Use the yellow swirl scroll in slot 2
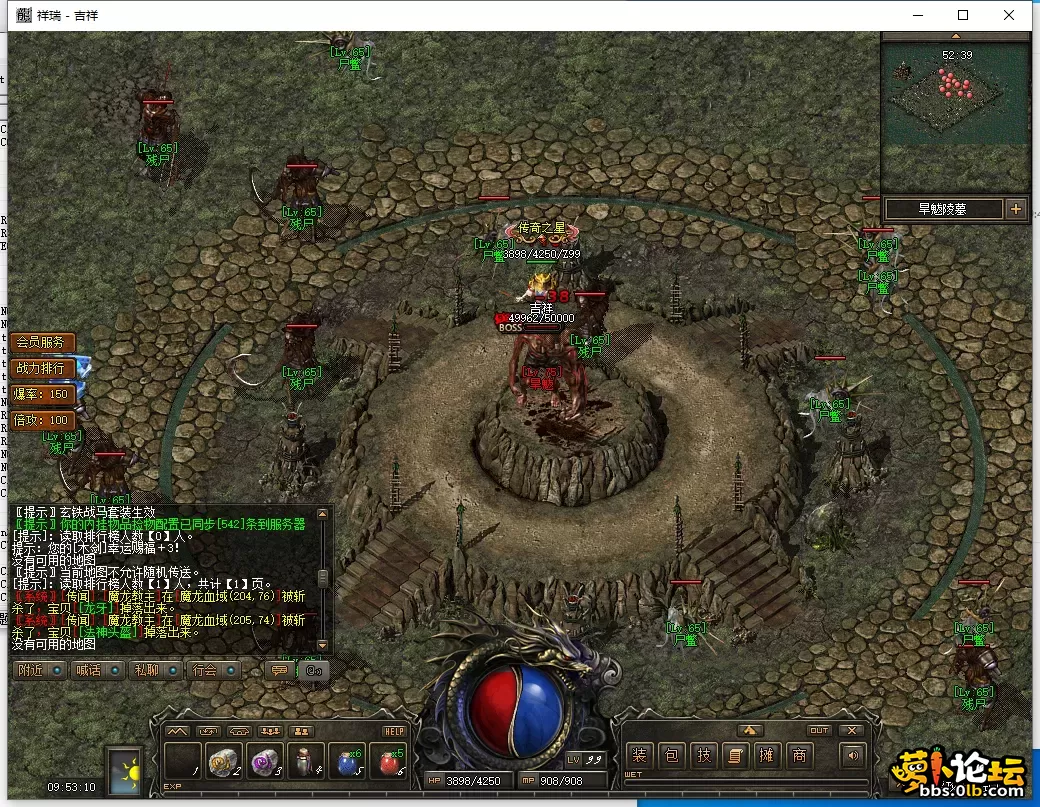This screenshot has width=1040, height=807. [x=225, y=762]
